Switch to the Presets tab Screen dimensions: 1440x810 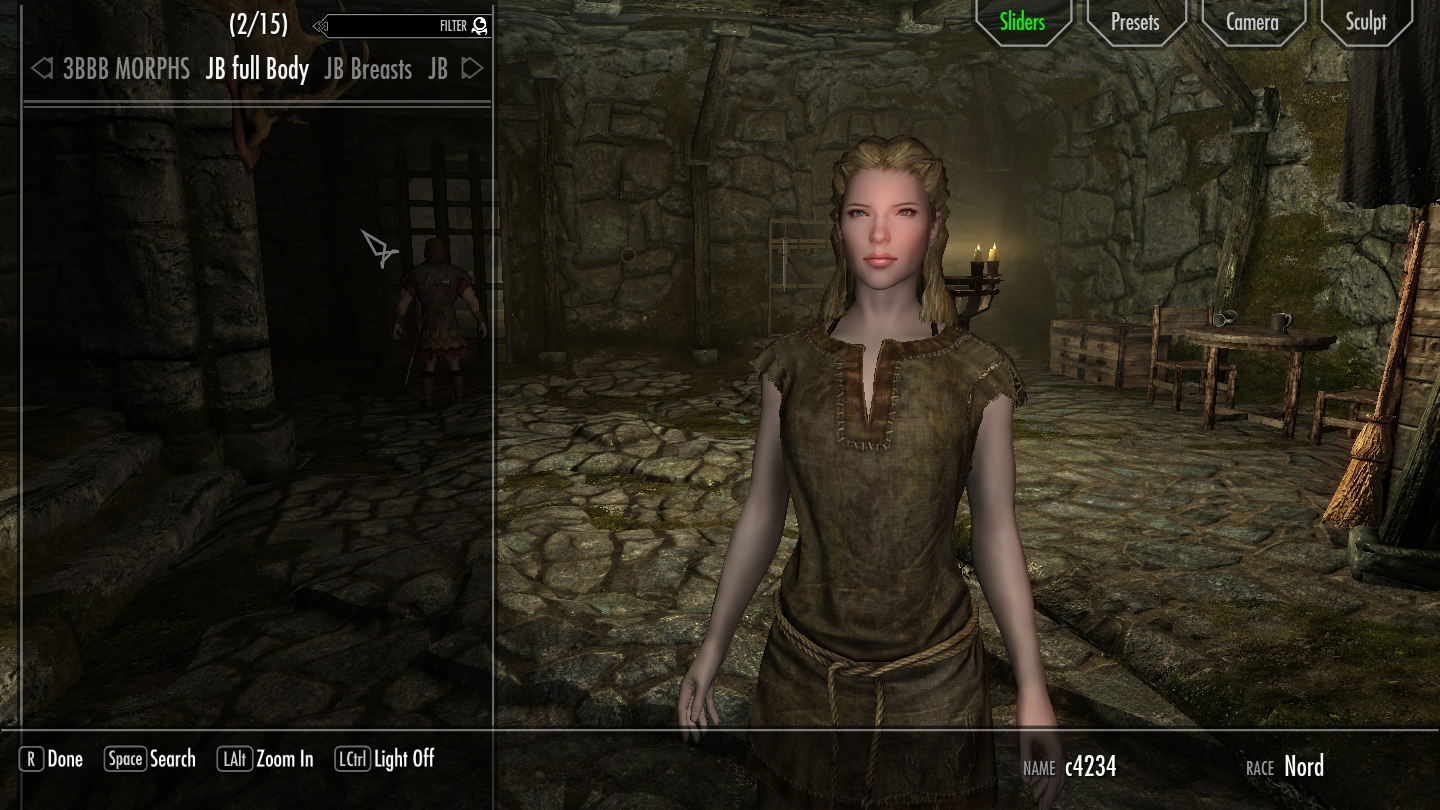1135,21
